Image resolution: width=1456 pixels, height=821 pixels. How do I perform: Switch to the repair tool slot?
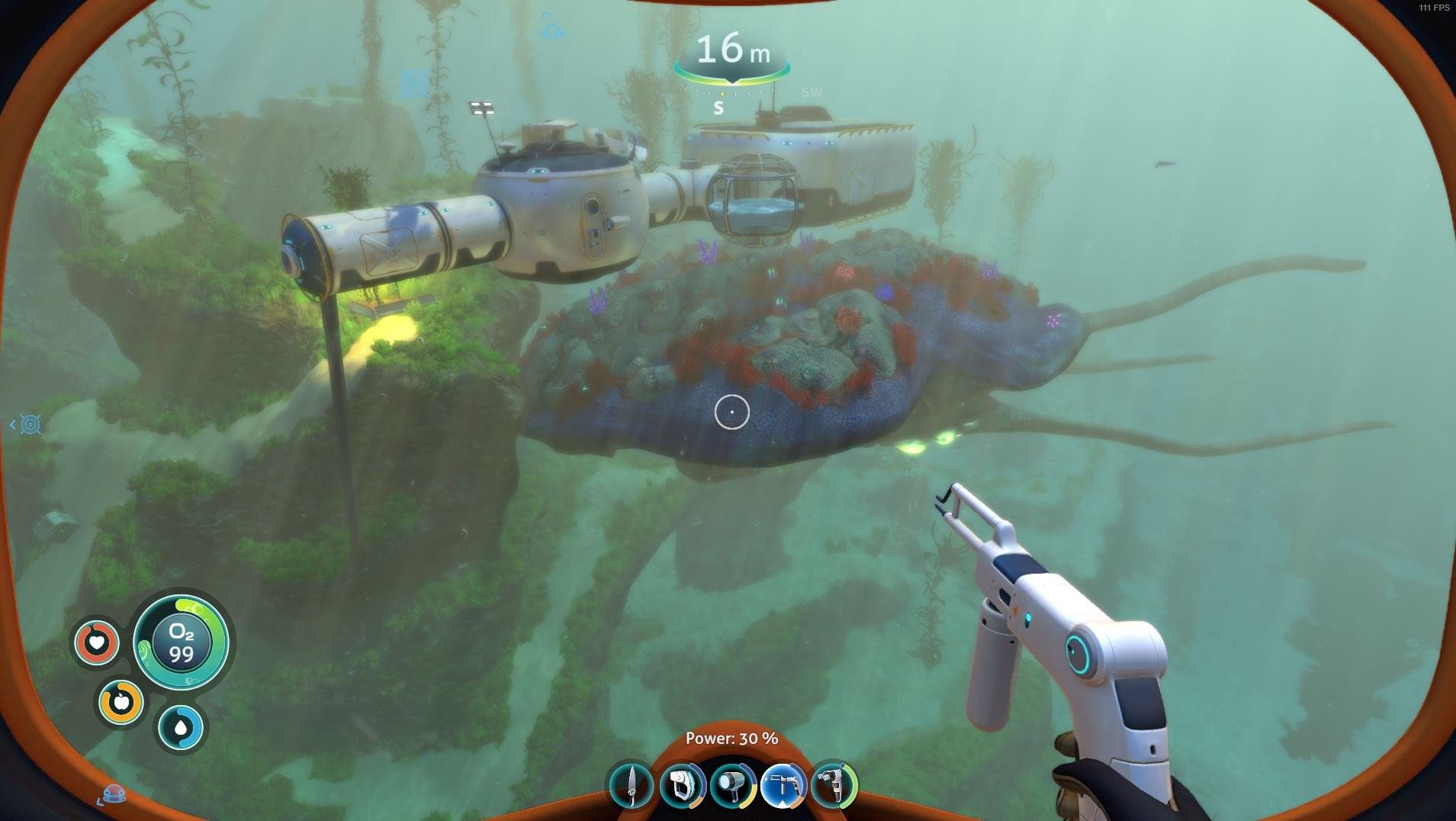tap(834, 785)
